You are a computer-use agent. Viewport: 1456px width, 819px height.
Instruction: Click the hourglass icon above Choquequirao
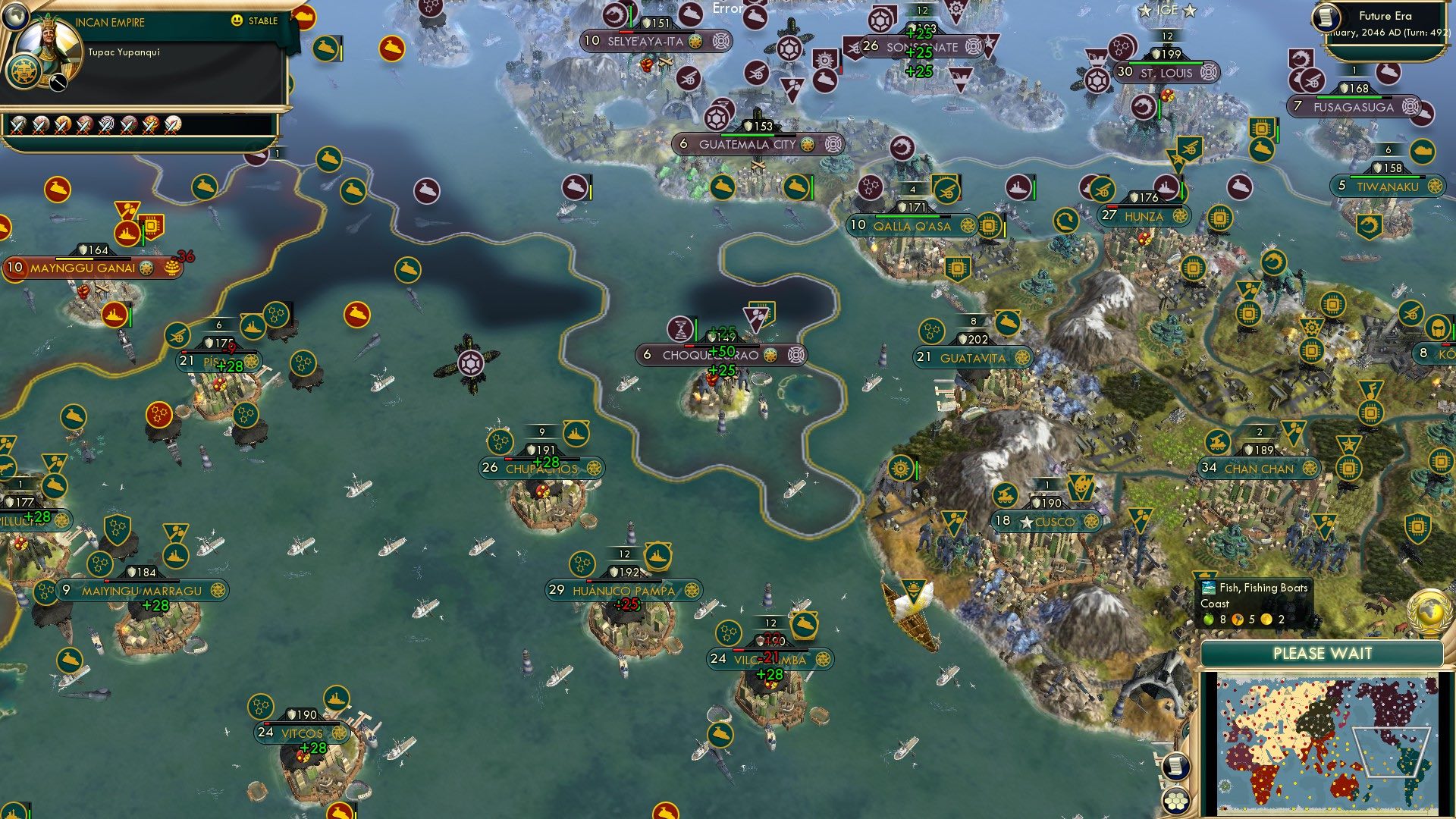[x=680, y=330]
